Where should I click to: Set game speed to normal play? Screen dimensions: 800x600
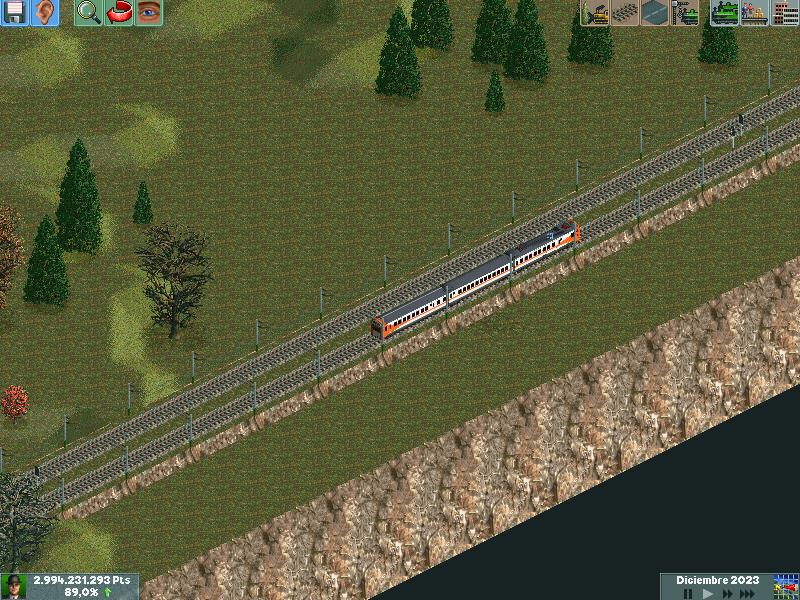[708, 593]
